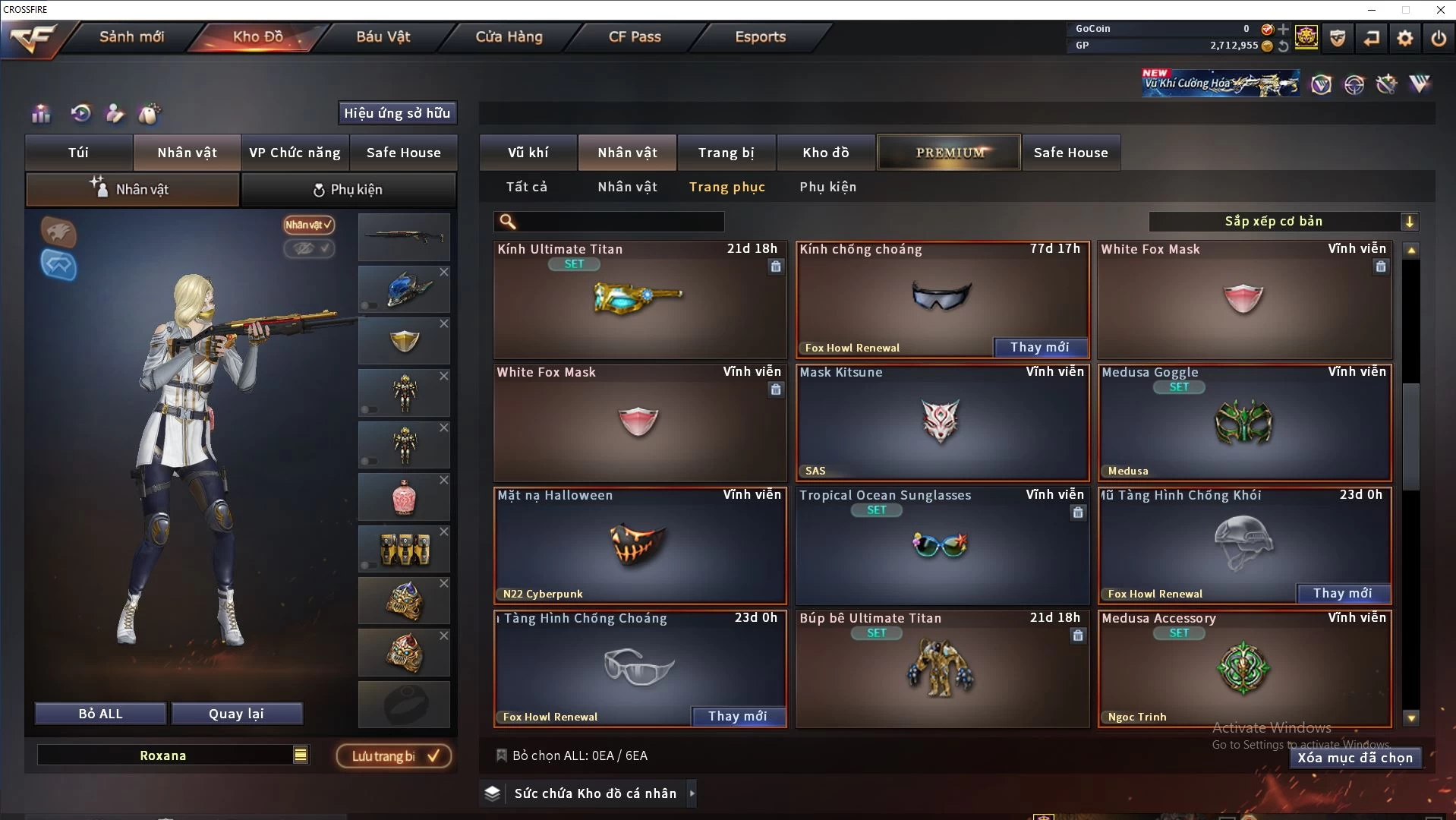
Task: Choose the Mặt nạ Halloween mask
Action: pos(639,546)
